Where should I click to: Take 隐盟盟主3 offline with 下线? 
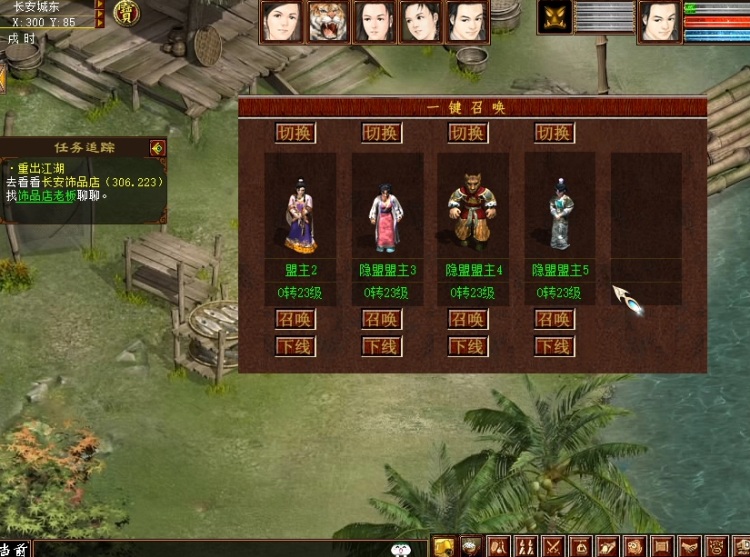(382, 347)
